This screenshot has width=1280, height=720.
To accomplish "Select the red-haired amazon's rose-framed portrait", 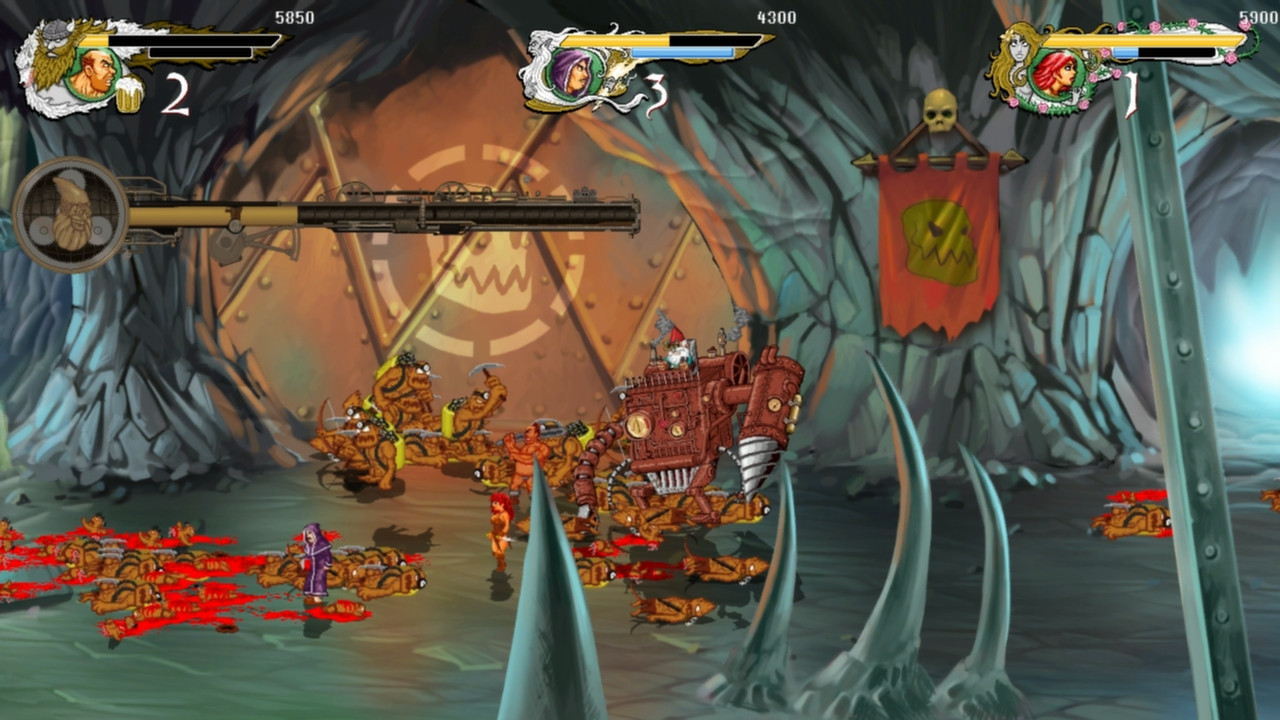I will [1058, 75].
